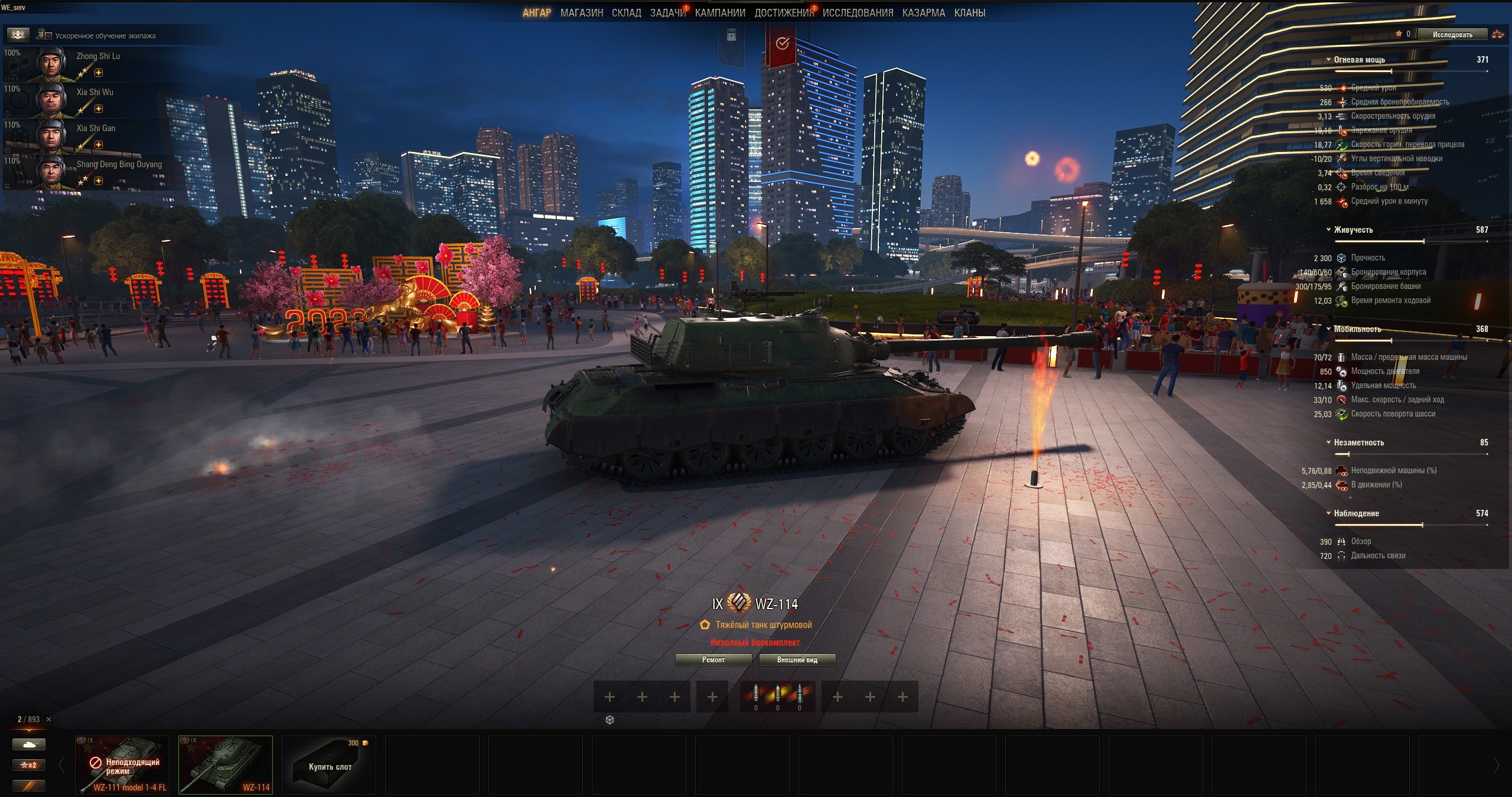This screenshot has width=1512, height=797.
Task: Collapse the Огневая мощь stats section
Action: click(x=1328, y=60)
